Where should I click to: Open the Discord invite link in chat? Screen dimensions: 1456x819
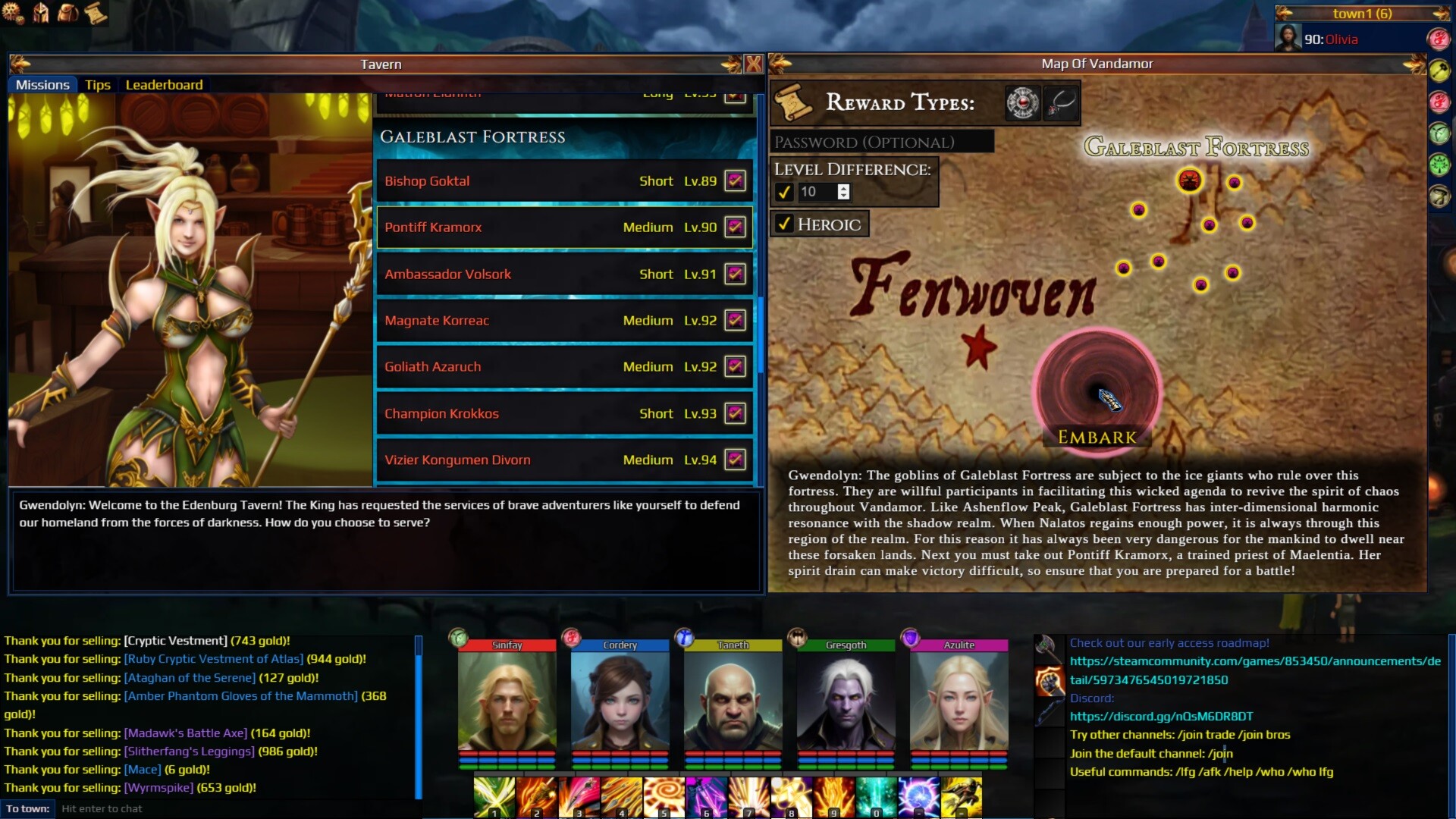pyautogui.click(x=1159, y=715)
